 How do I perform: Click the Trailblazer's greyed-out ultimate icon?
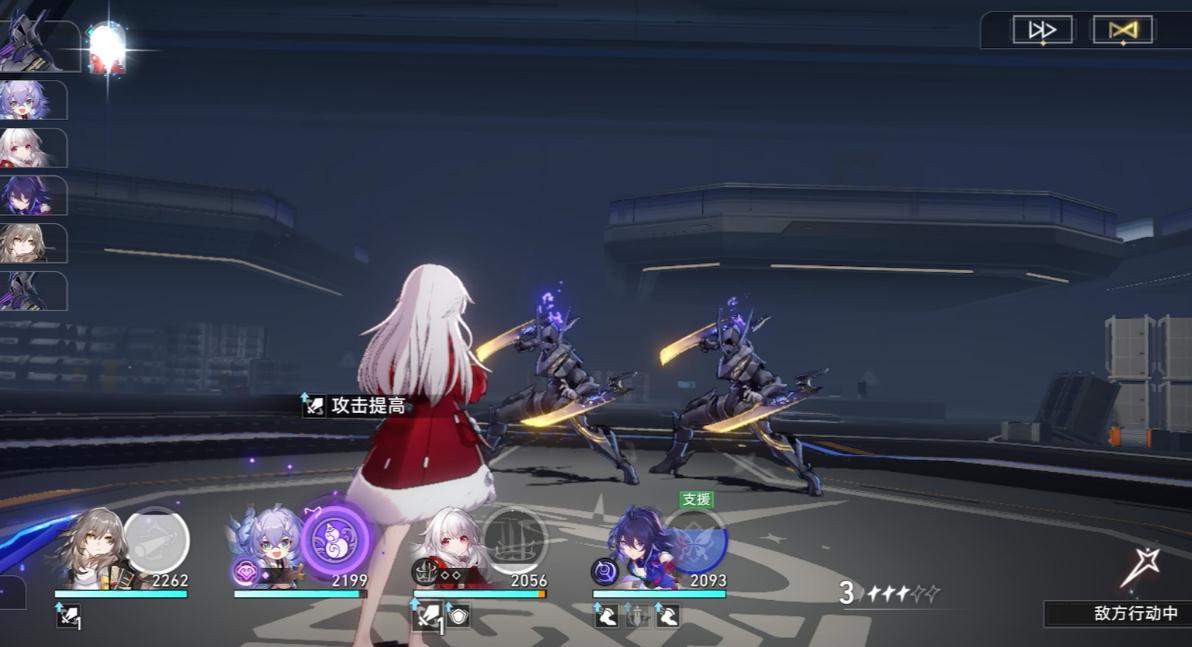tap(155, 540)
